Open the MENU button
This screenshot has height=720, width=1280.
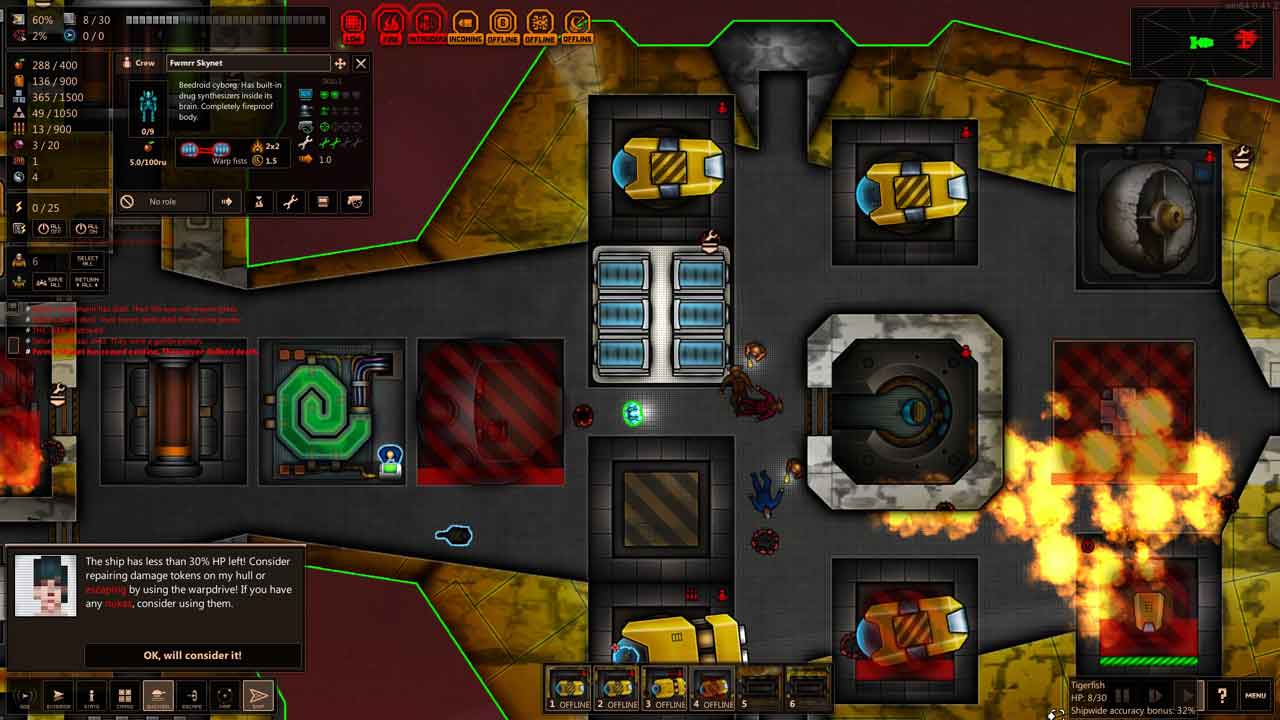(x=1255, y=695)
